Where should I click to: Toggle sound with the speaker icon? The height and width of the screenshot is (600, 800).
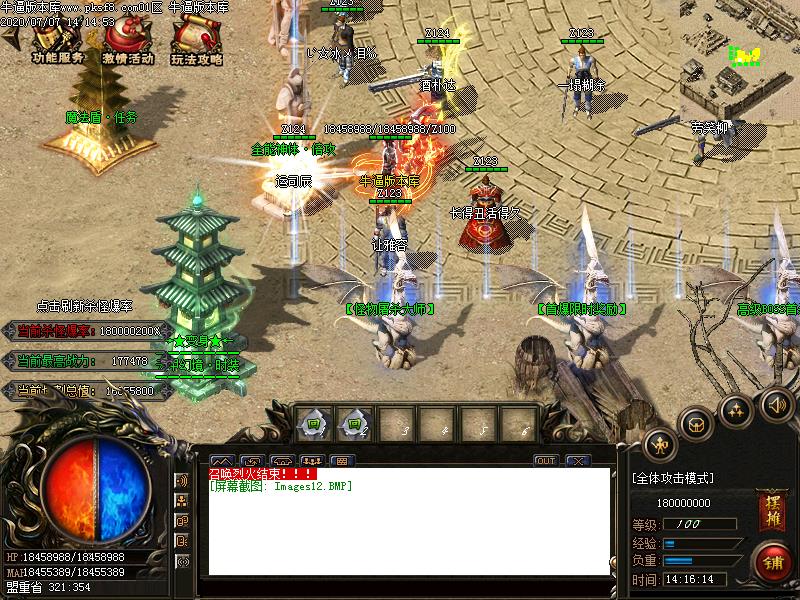[x=776, y=404]
